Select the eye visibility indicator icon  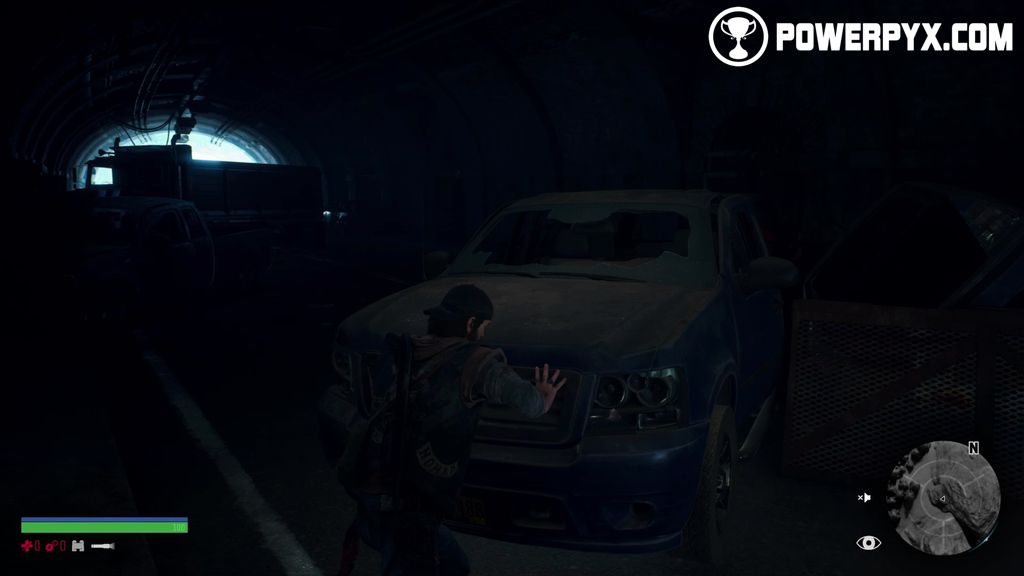[x=868, y=542]
